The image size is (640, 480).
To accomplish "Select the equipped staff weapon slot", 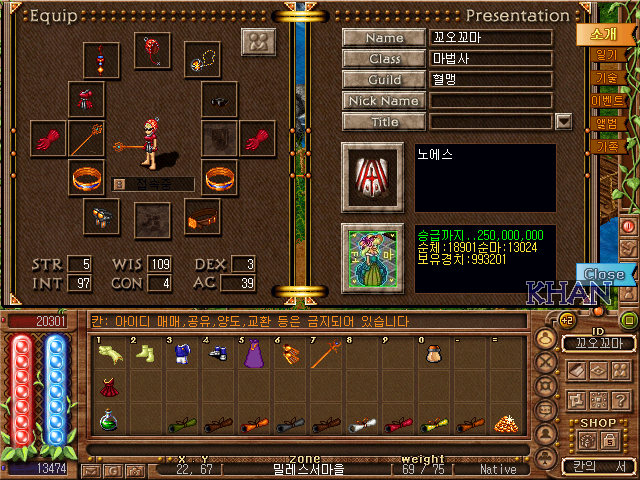I will tap(87, 138).
